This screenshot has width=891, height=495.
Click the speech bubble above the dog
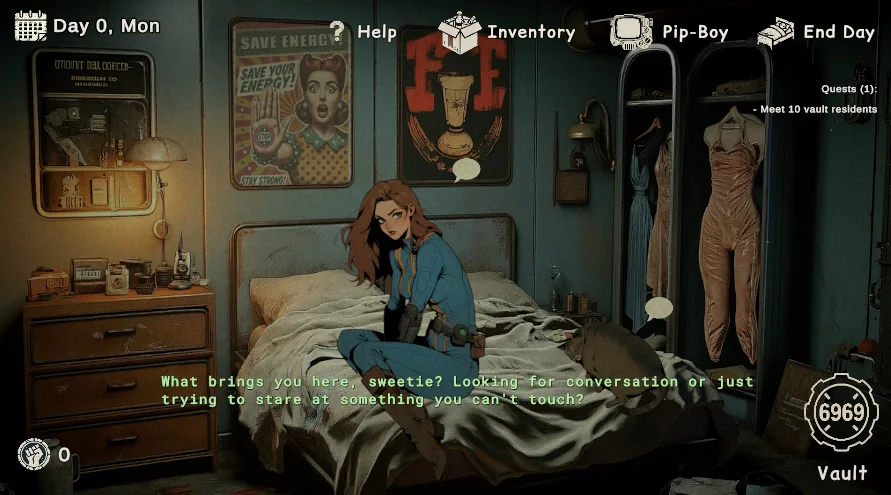click(658, 308)
